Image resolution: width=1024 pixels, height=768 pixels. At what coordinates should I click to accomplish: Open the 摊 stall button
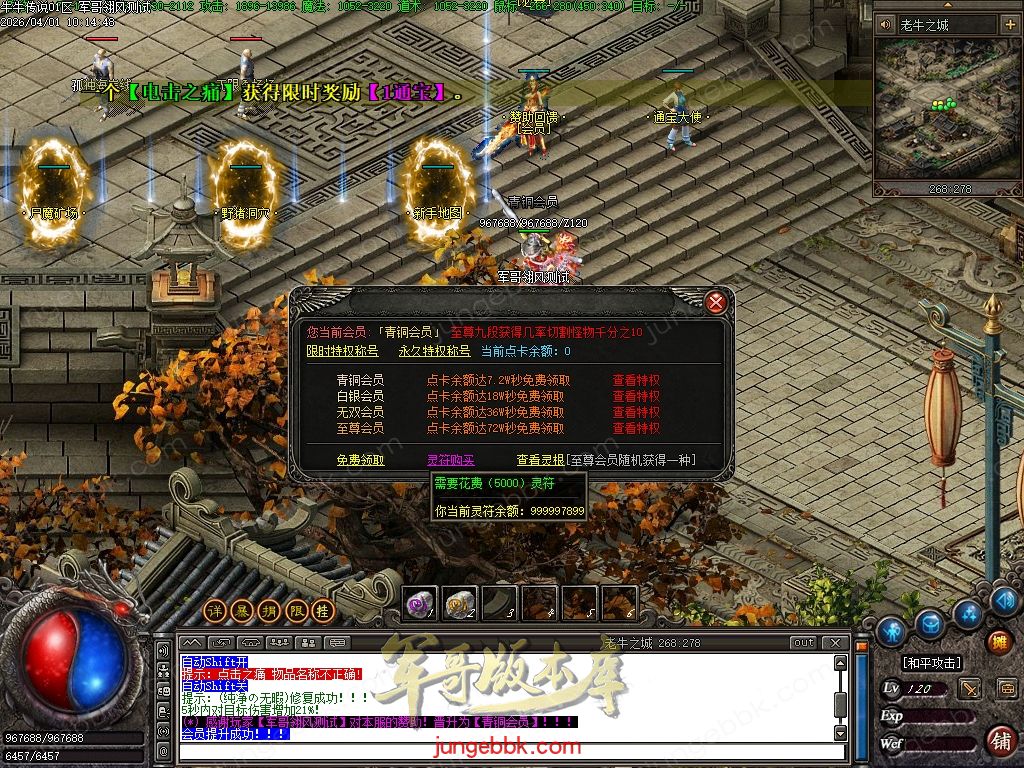click(998, 642)
